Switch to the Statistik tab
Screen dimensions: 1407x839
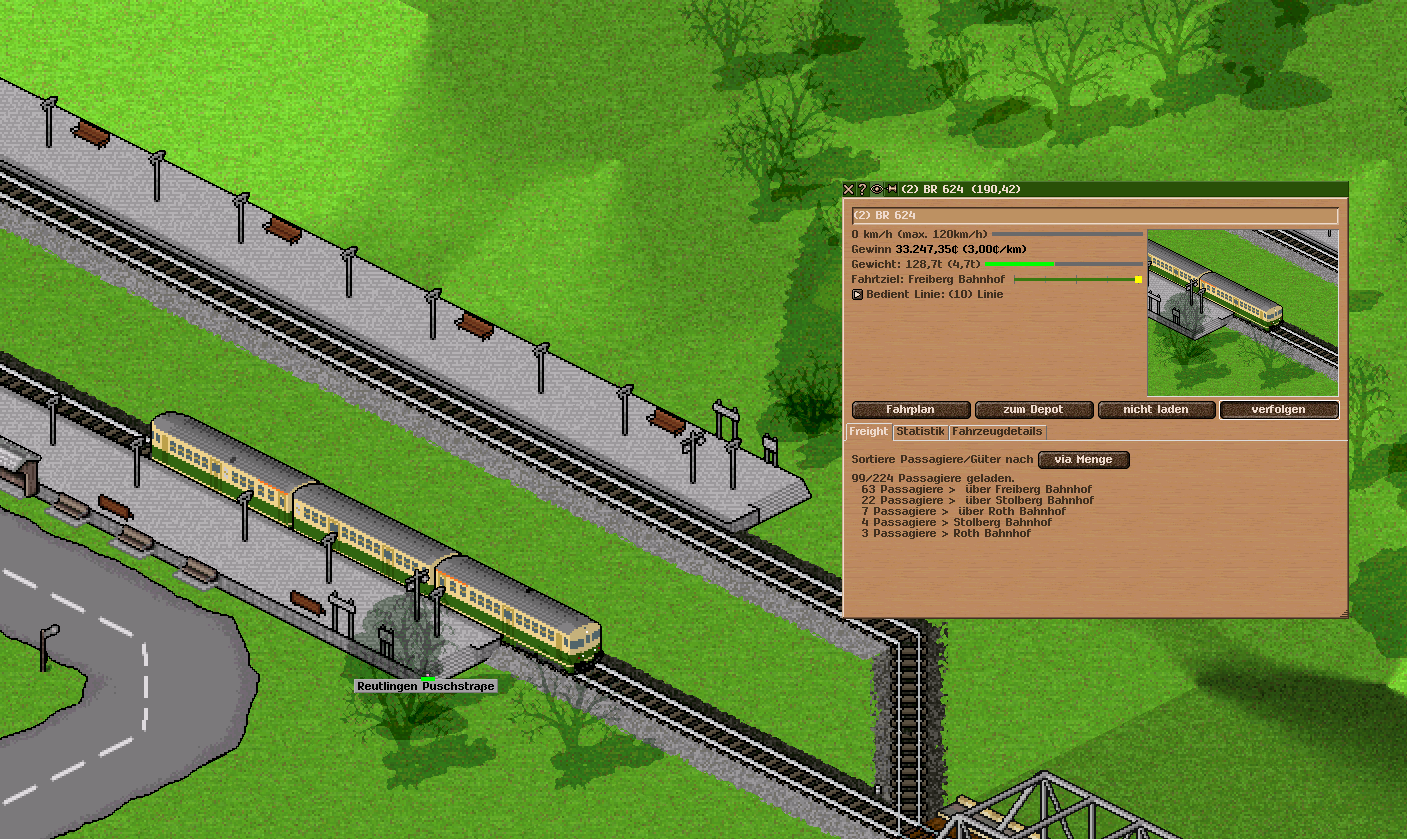tap(920, 432)
